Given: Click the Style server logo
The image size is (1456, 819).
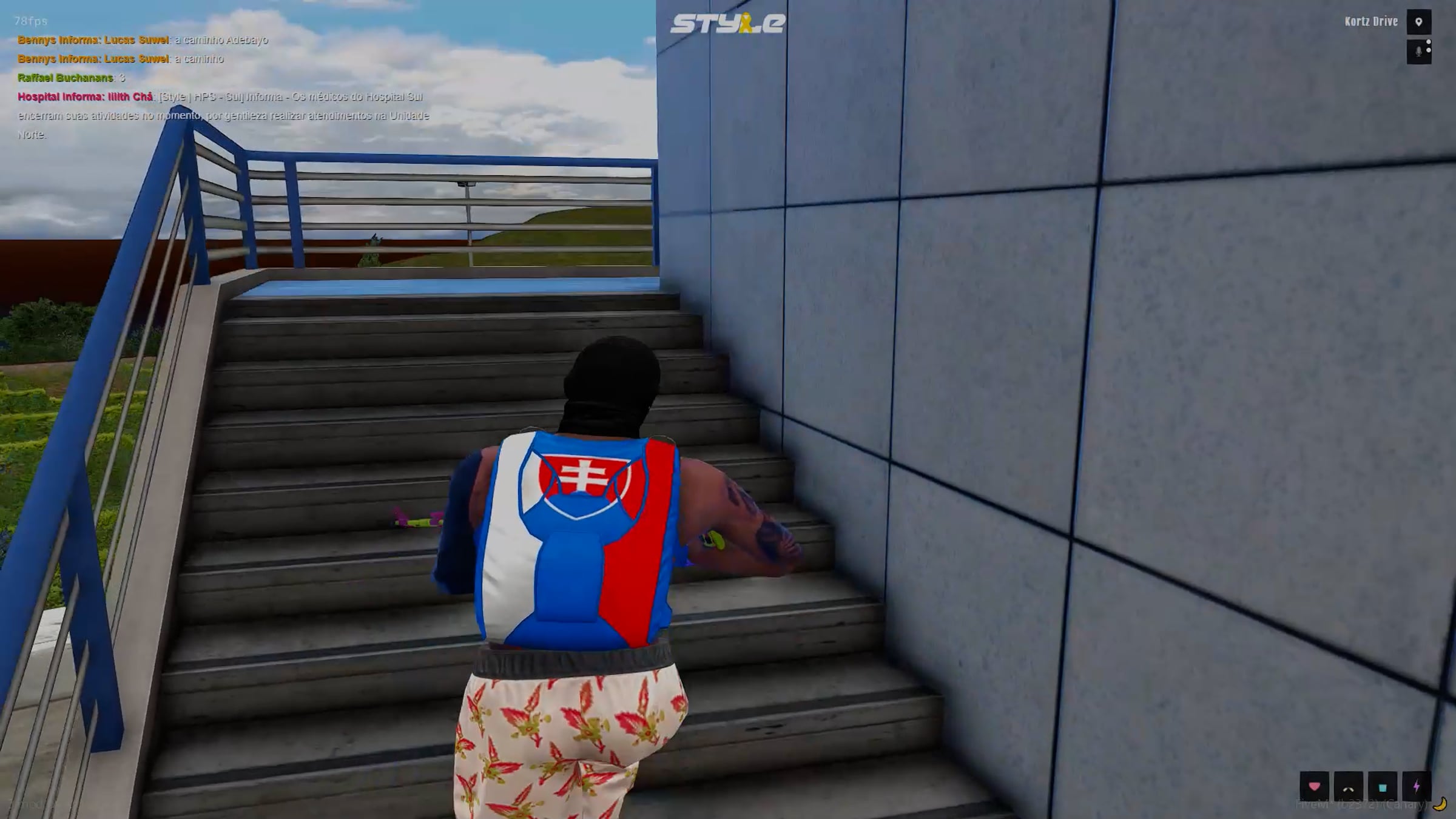Looking at the screenshot, I should point(727,23).
